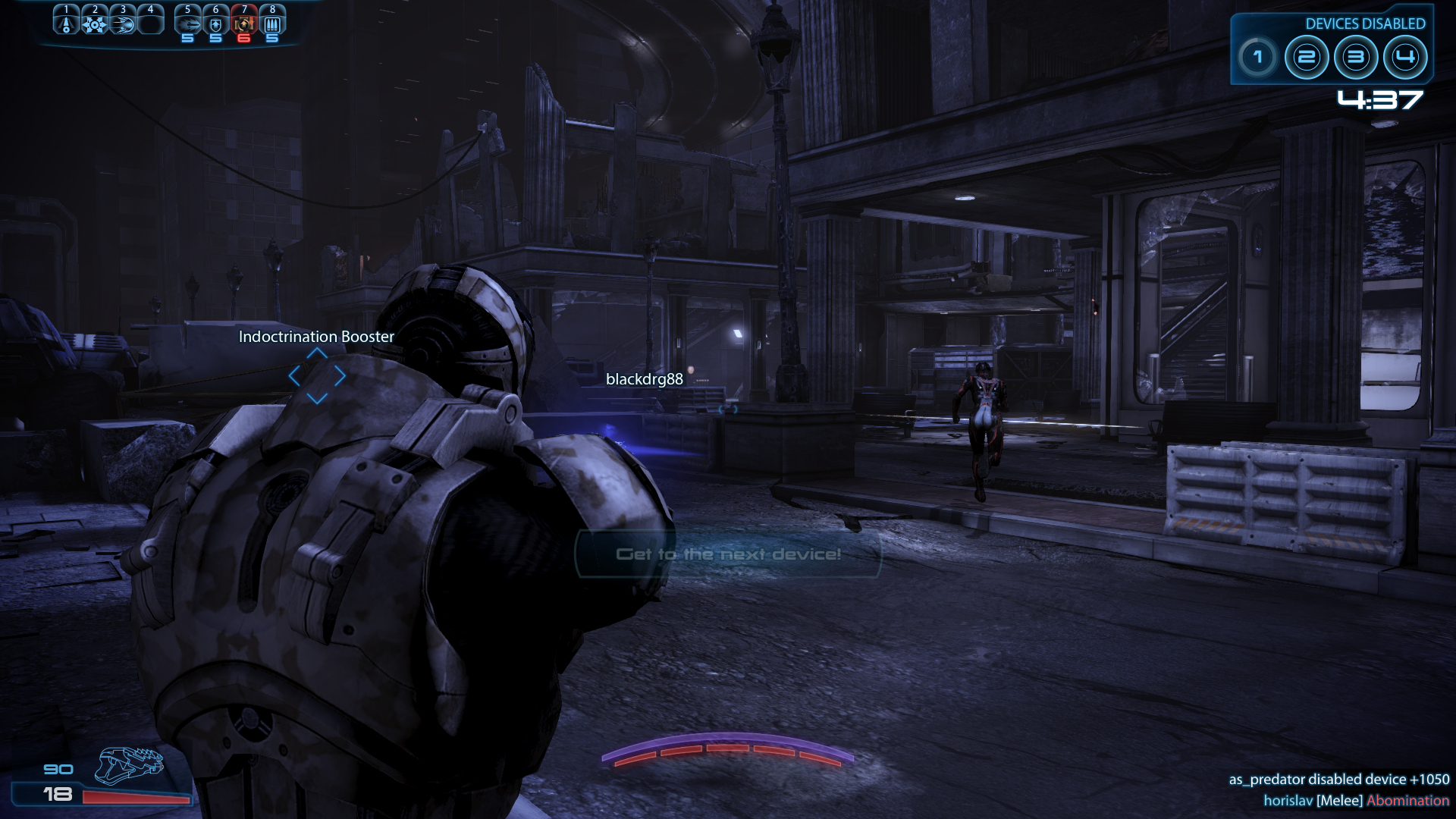Select the device 2 objective indicator
1456x819 pixels.
click(x=1307, y=57)
